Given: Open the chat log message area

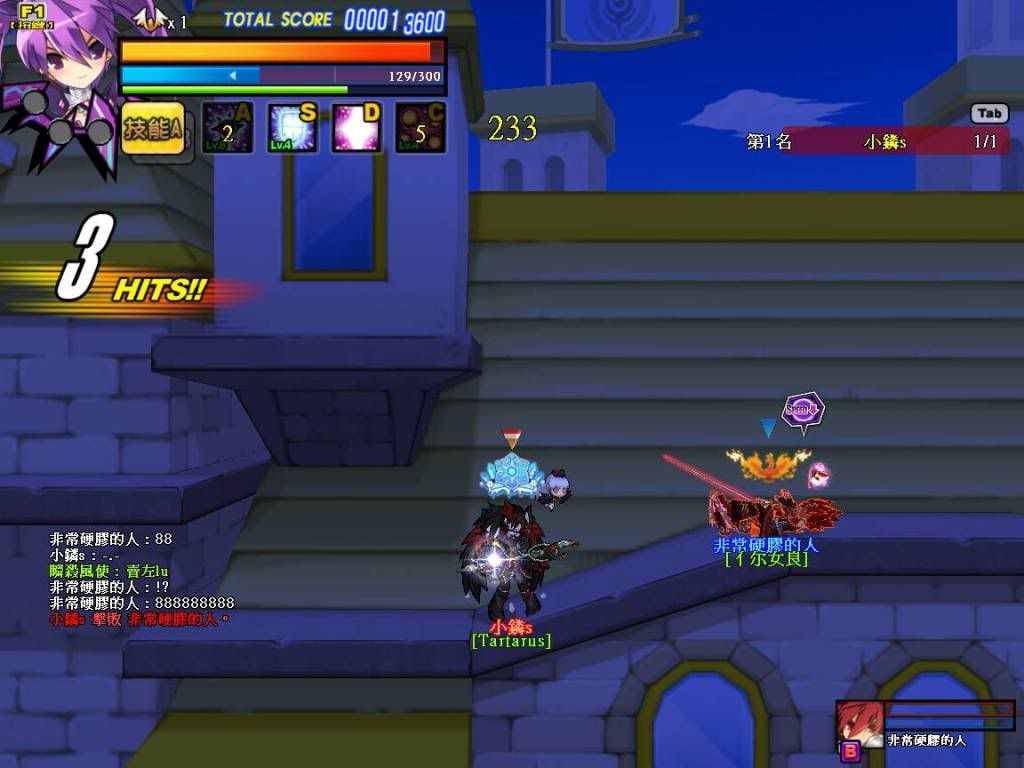Looking at the screenshot, I should coord(142,579).
